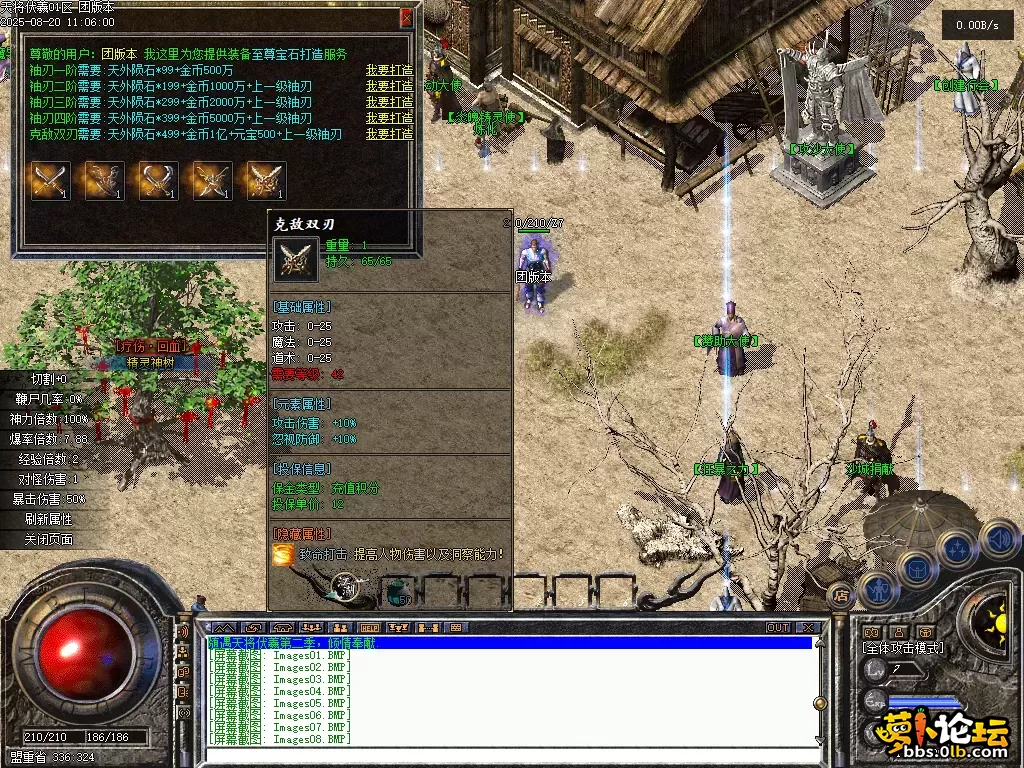Use the potion jar in the hotbar
1024x768 pixels.
398,591
